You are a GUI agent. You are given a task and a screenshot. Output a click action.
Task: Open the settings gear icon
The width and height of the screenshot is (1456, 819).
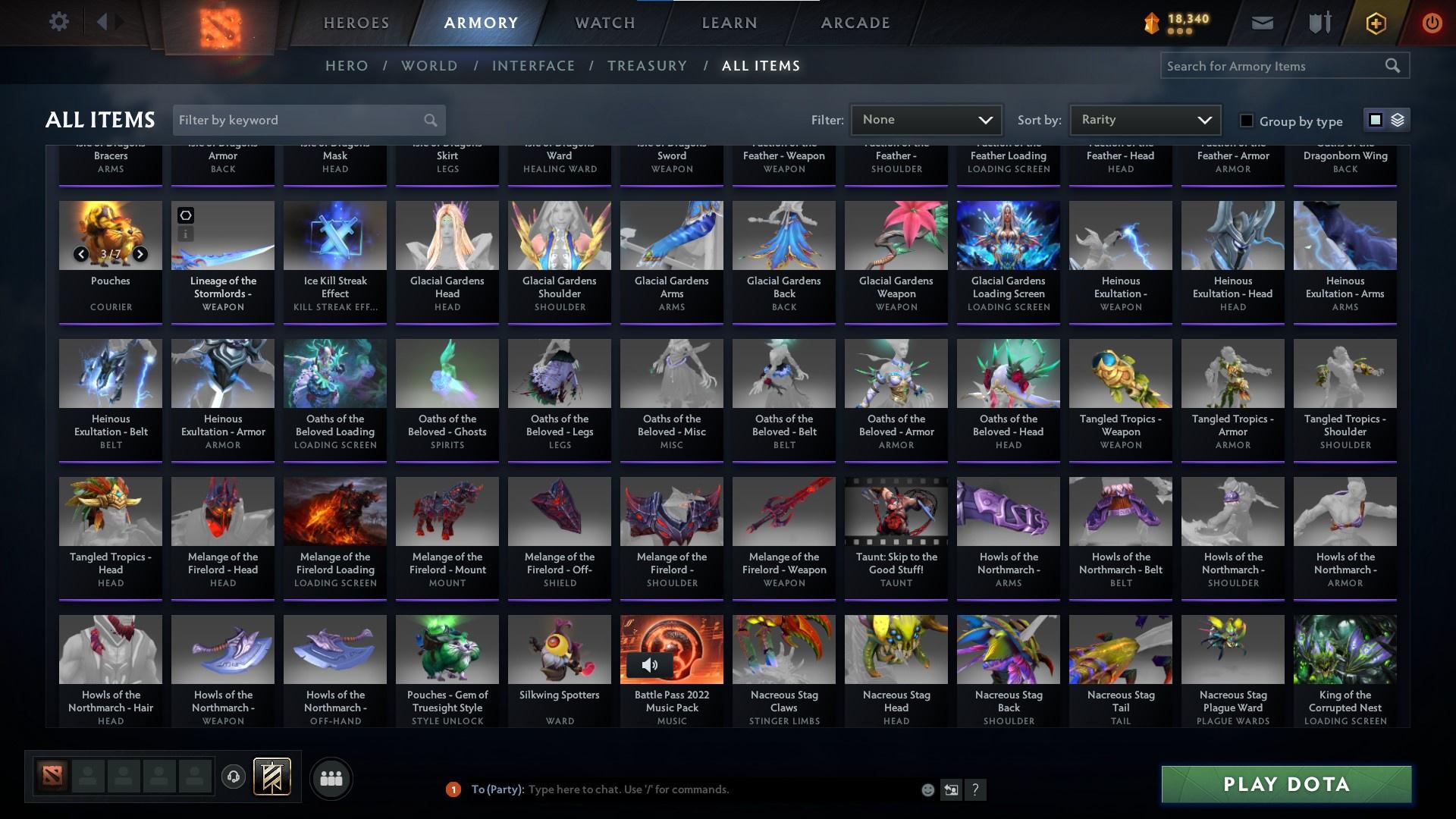point(59,21)
